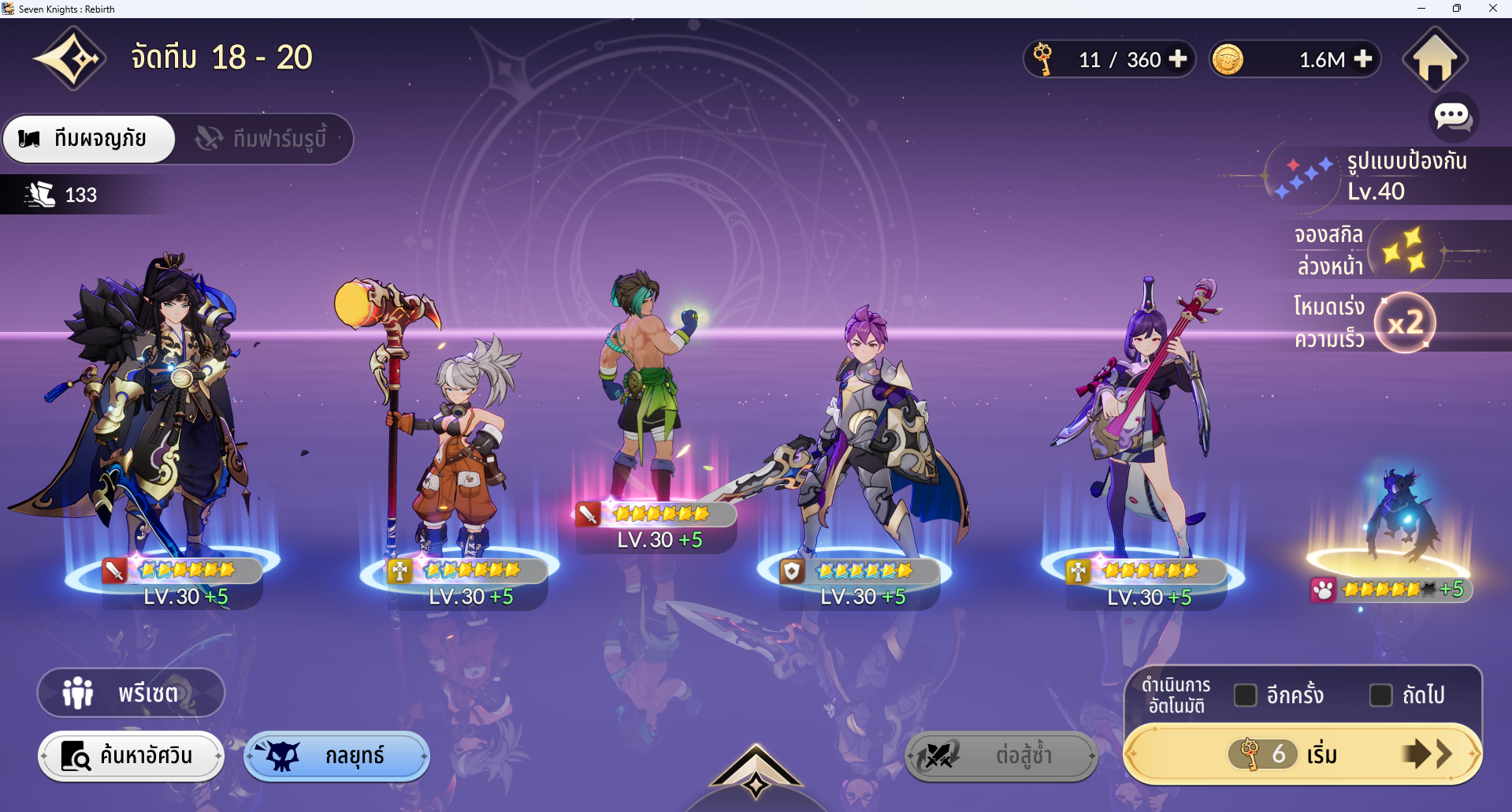Open the พรีเซต preset menu
This screenshot has height=812, width=1512.
131,693
